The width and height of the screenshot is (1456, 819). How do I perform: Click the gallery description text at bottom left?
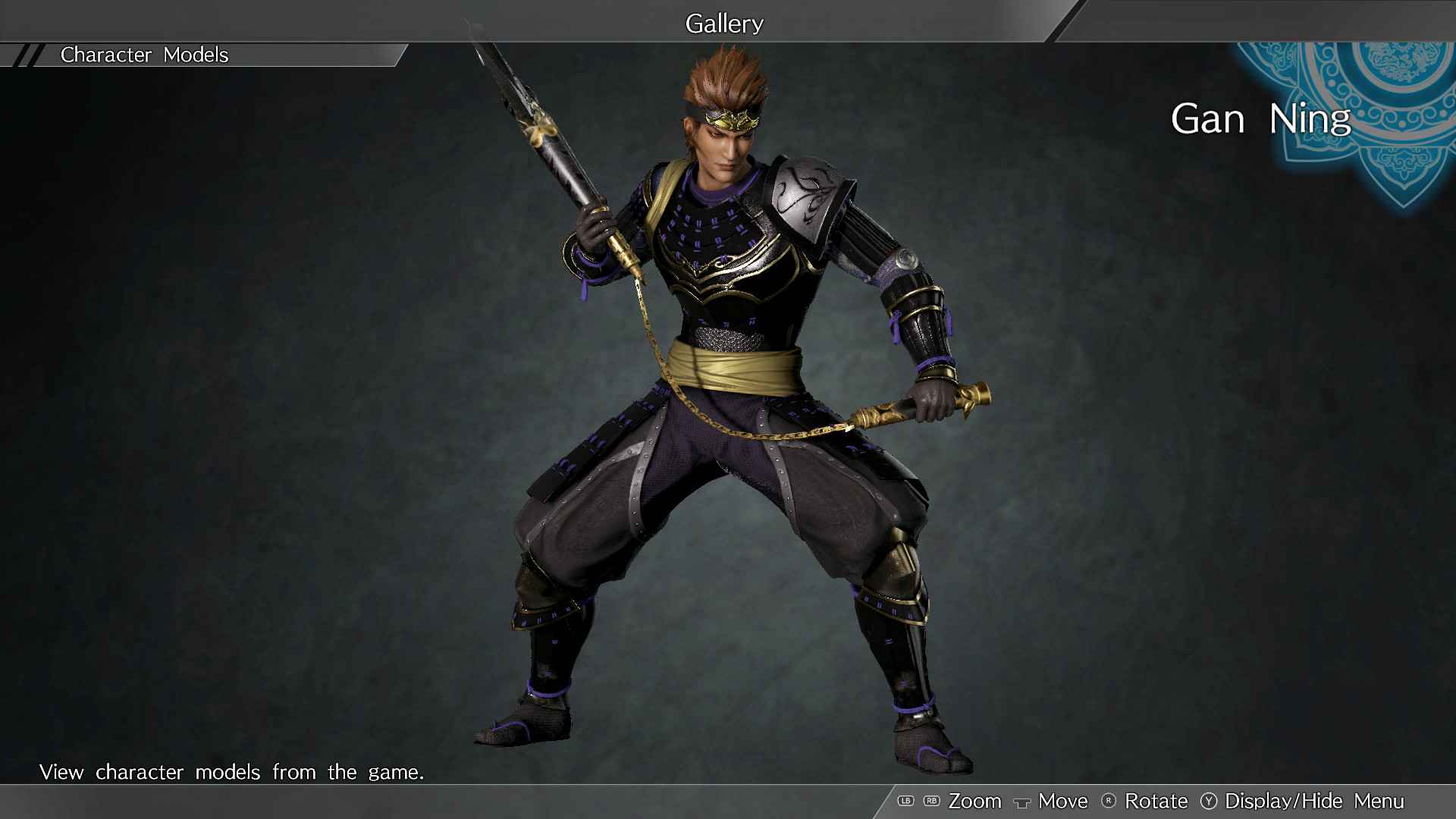pos(232,772)
